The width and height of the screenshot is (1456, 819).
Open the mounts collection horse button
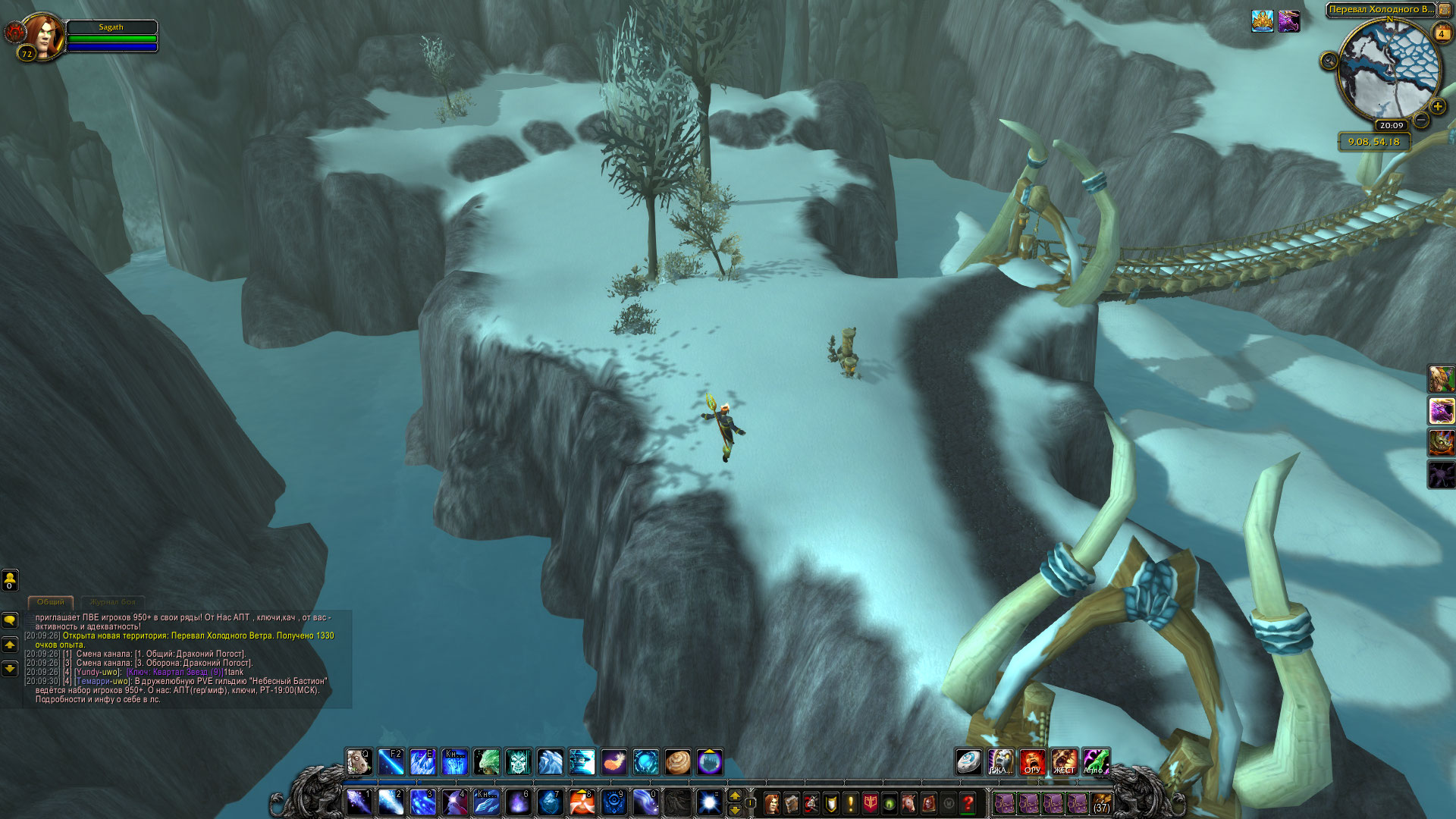(909, 803)
